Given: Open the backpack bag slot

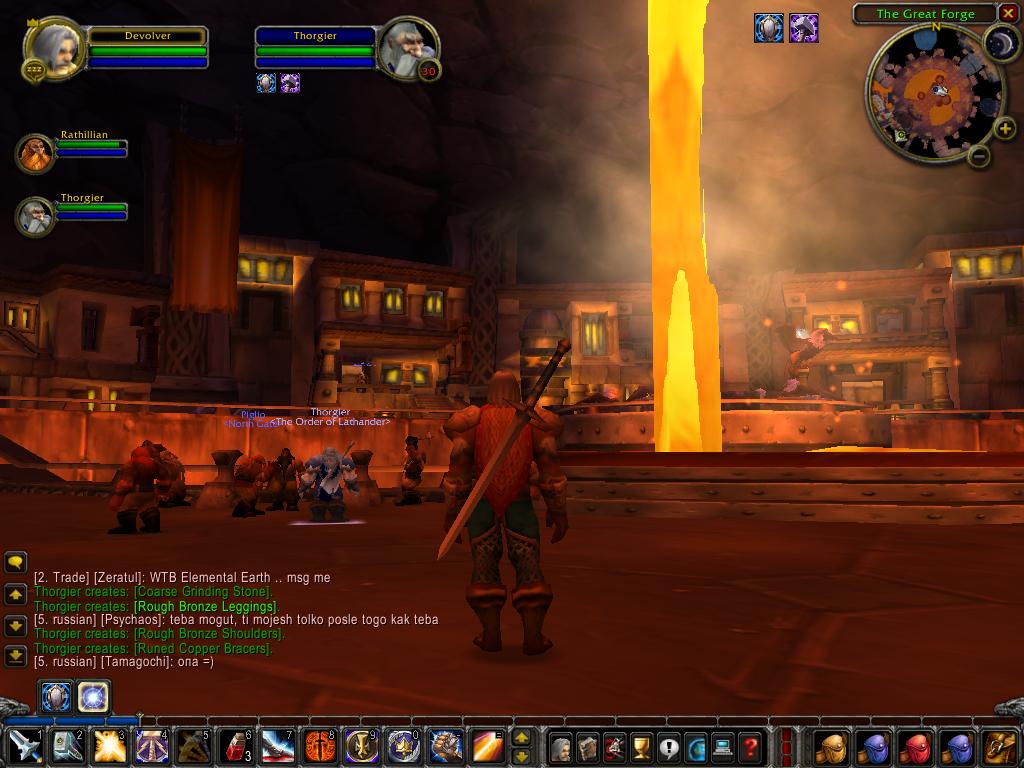Looking at the screenshot, I should tap(1000, 746).
